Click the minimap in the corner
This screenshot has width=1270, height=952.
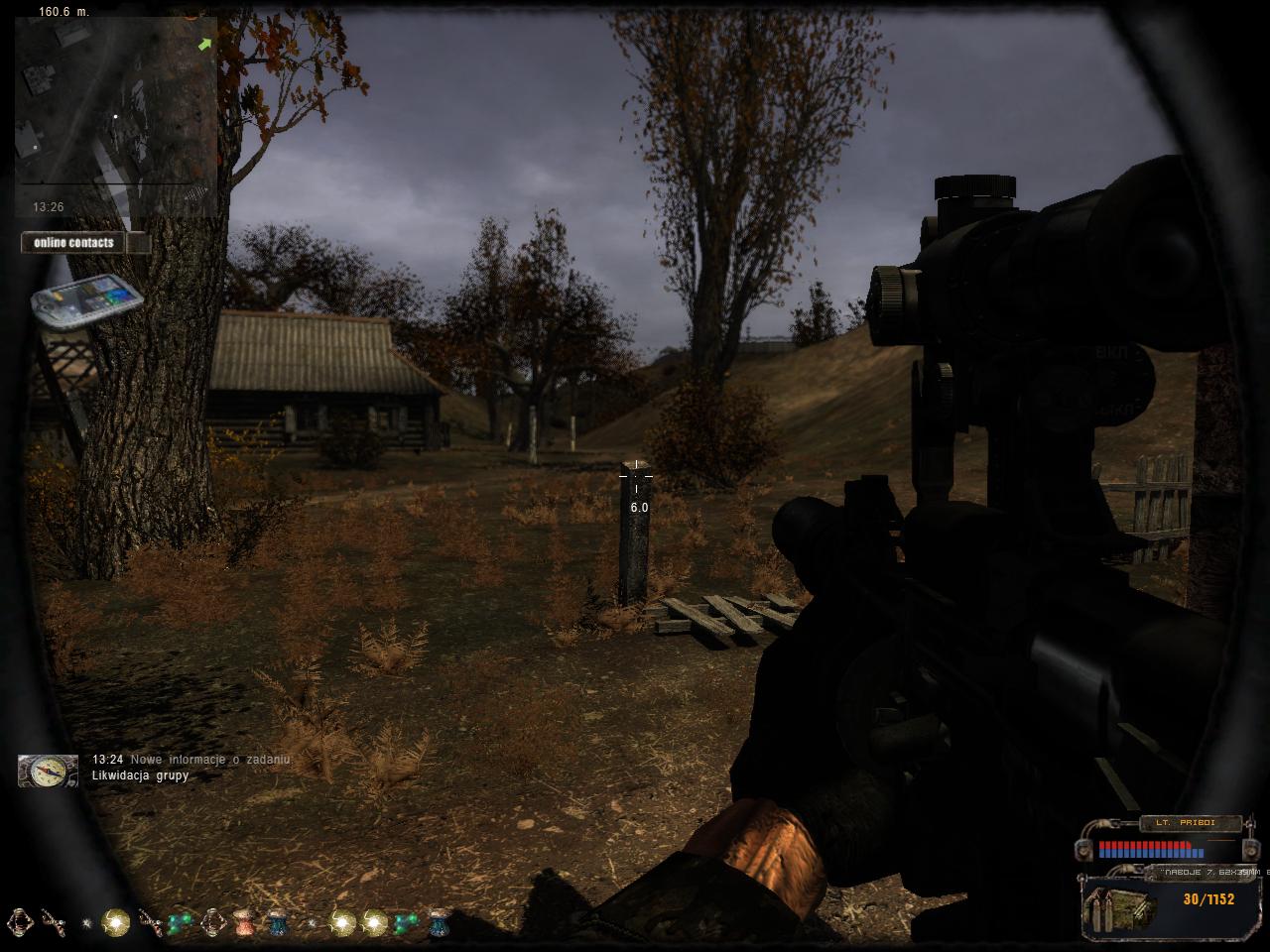[116, 109]
